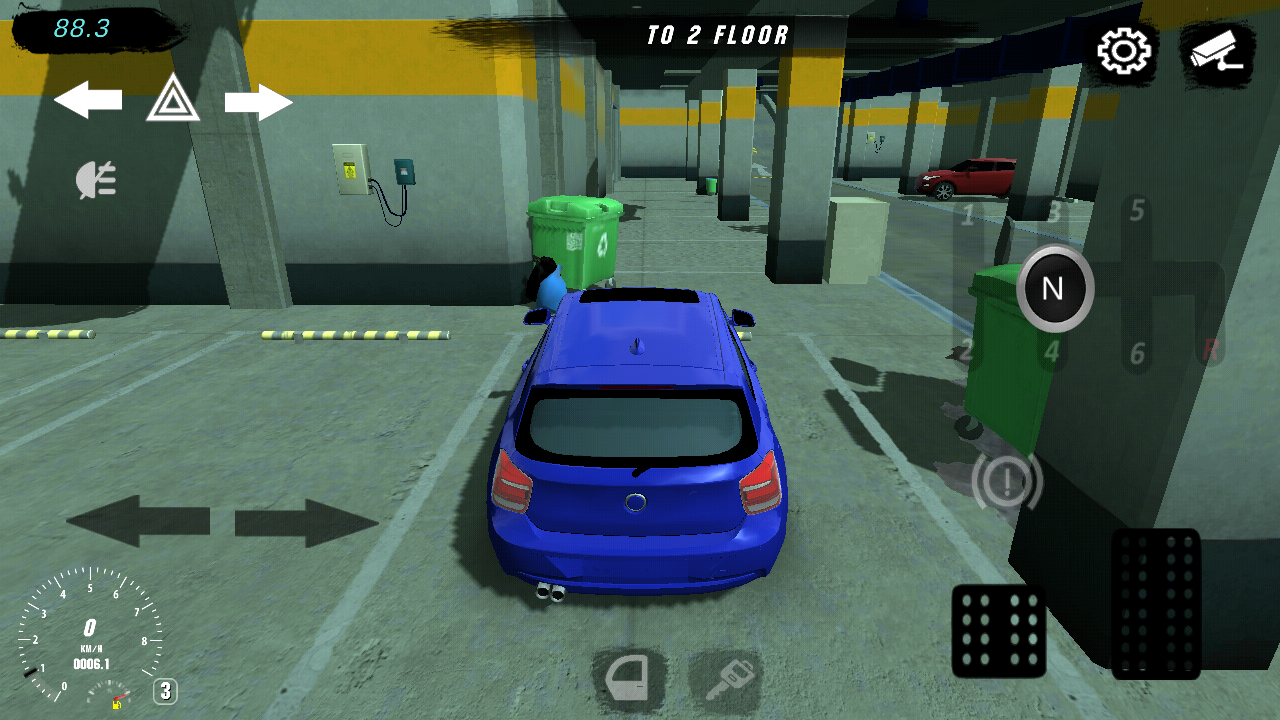Shift into reverse gear R

tap(1211, 349)
